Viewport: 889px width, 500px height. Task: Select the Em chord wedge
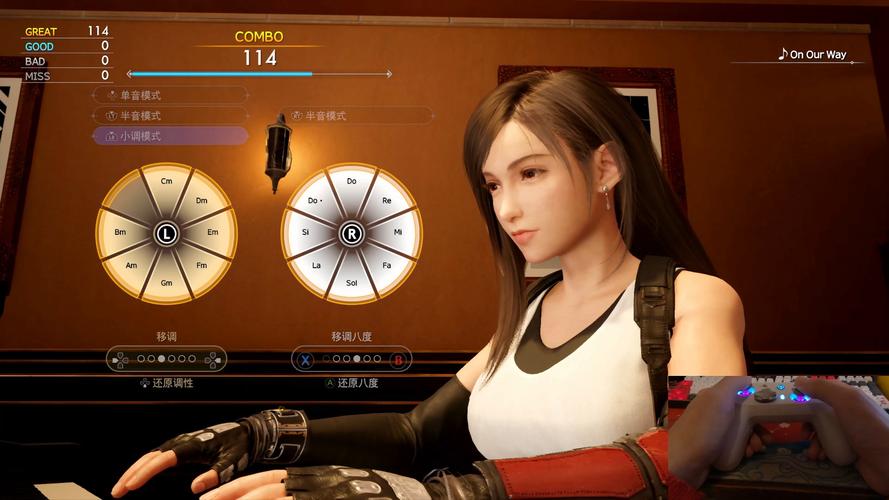pyautogui.click(x=212, y=233)
